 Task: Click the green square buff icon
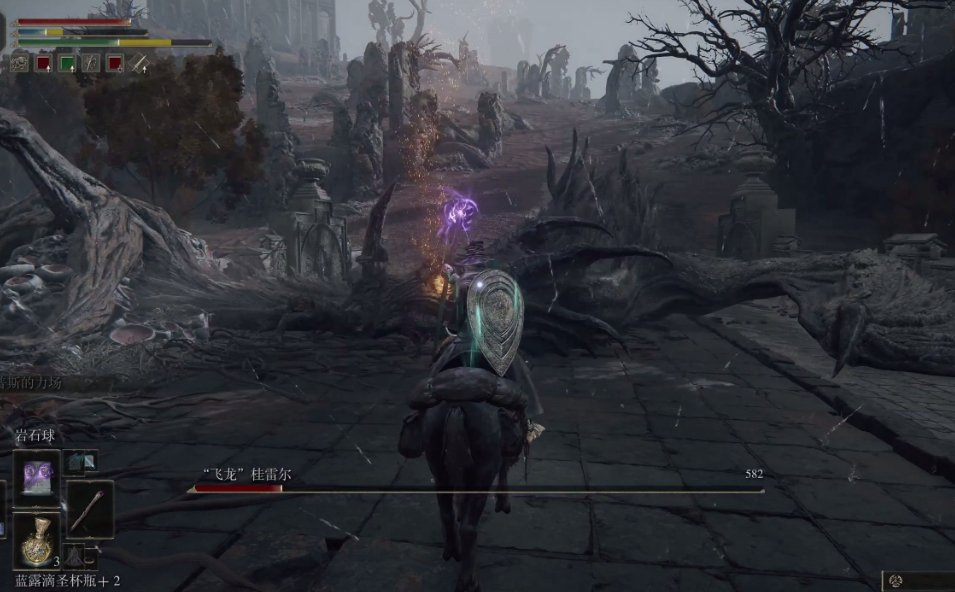tap(67, 63)
